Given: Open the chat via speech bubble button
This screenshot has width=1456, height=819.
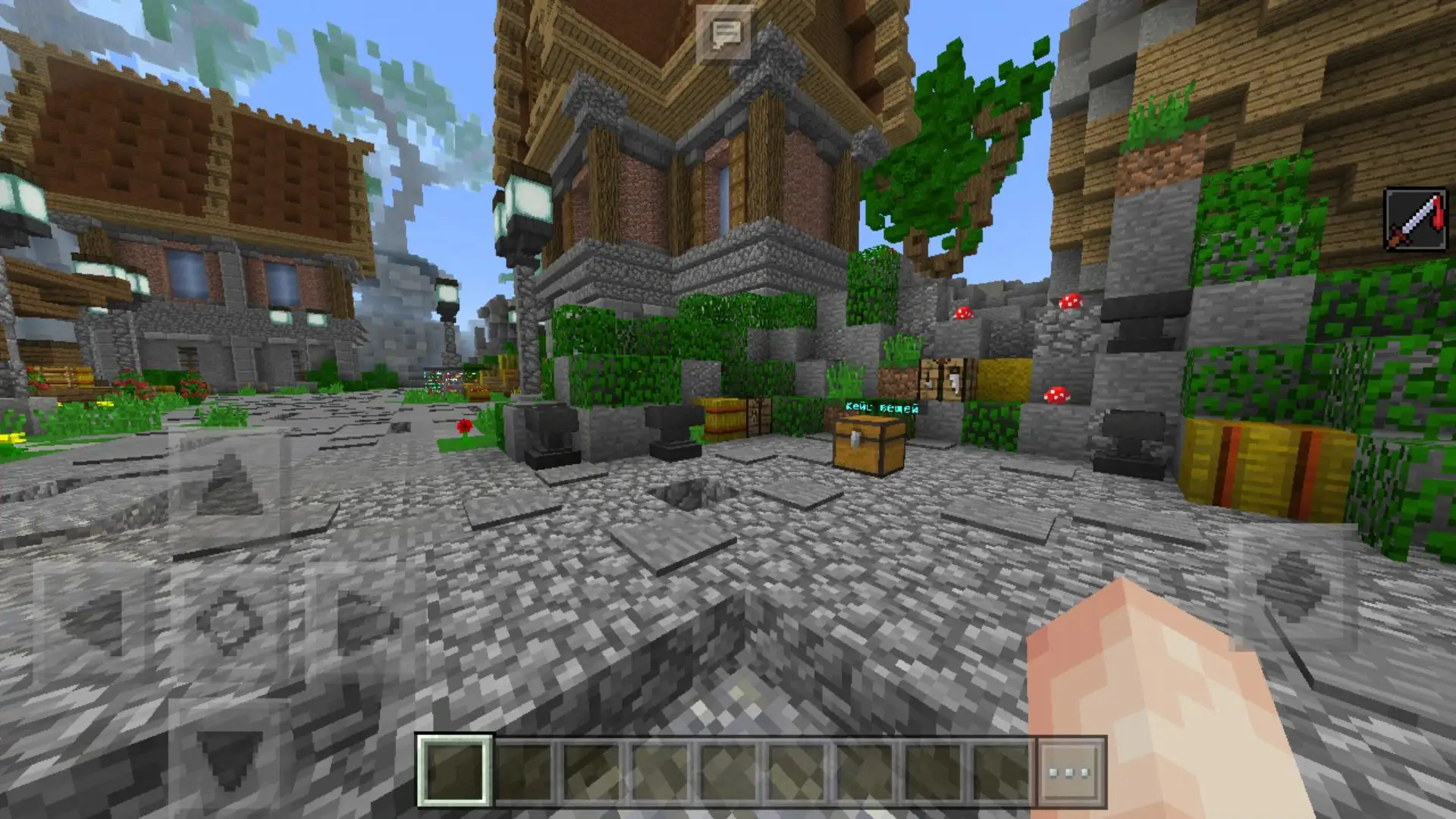Looking at the screenshot, I should click(x=724, y=33).
